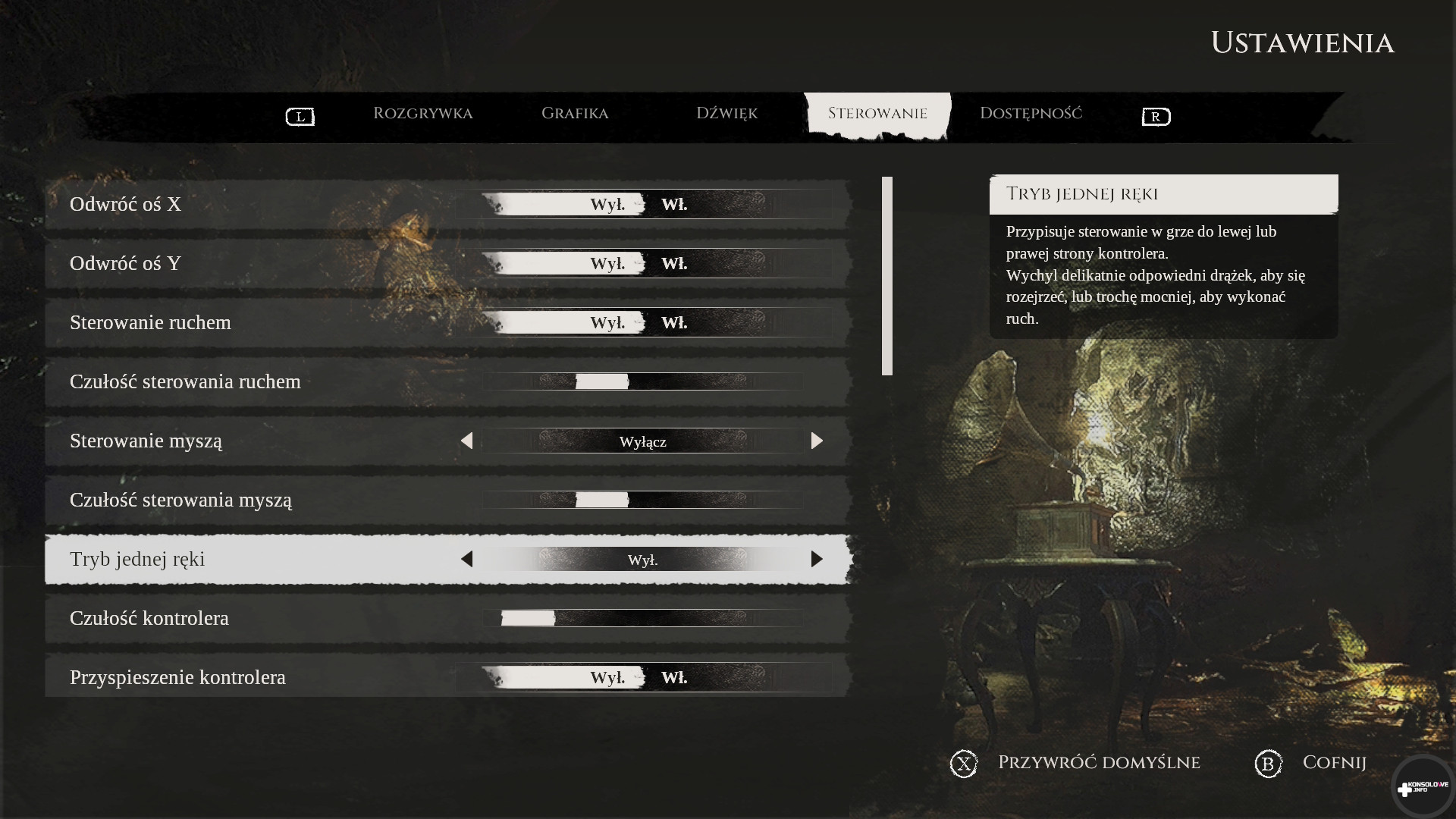Screen dimensions: 1456x819
Task: Turn on Odwróć oś X with Wł.
Action: point(674,205)
